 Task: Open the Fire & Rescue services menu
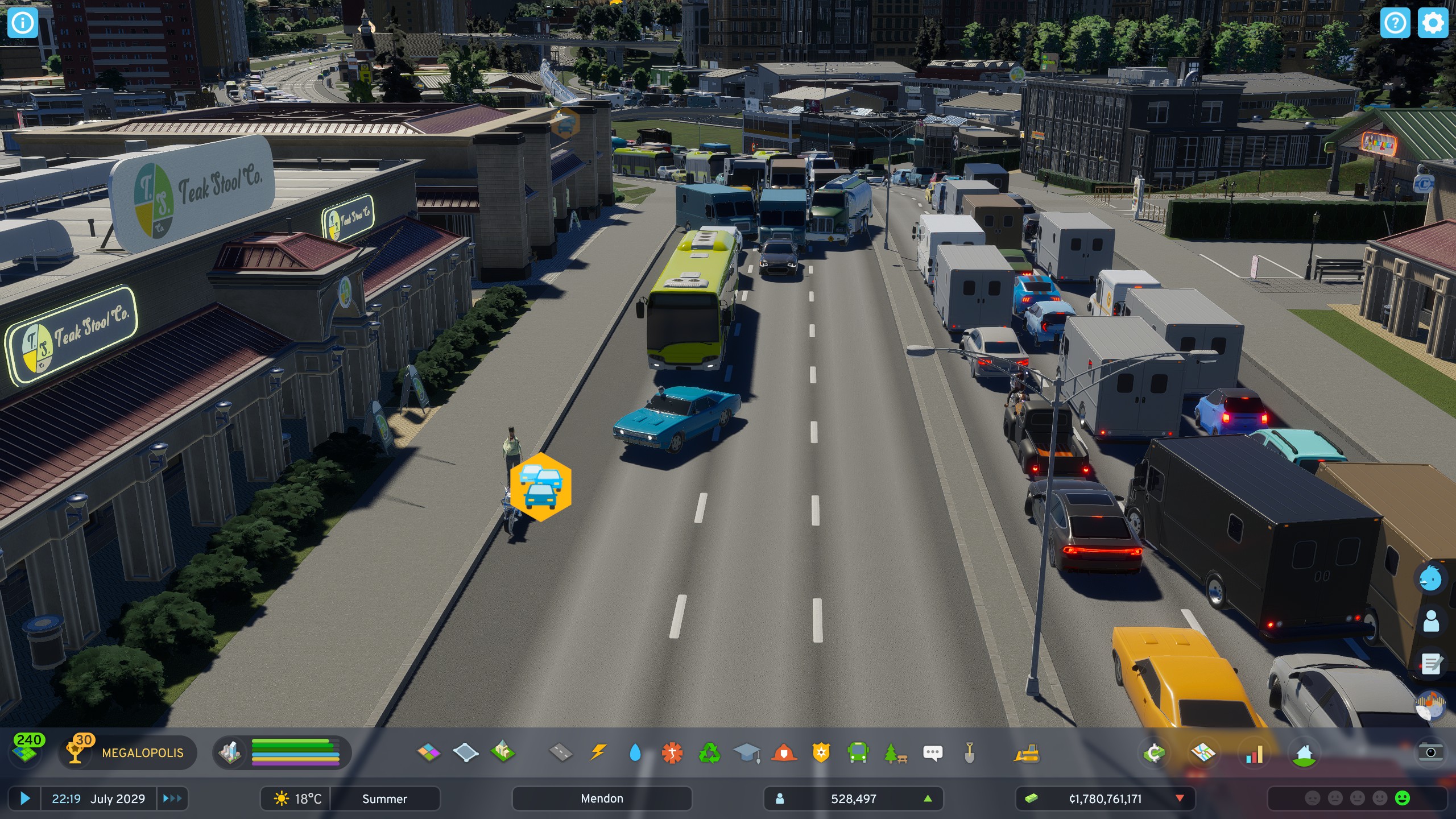pyautogui.click(x=785, y=754)
